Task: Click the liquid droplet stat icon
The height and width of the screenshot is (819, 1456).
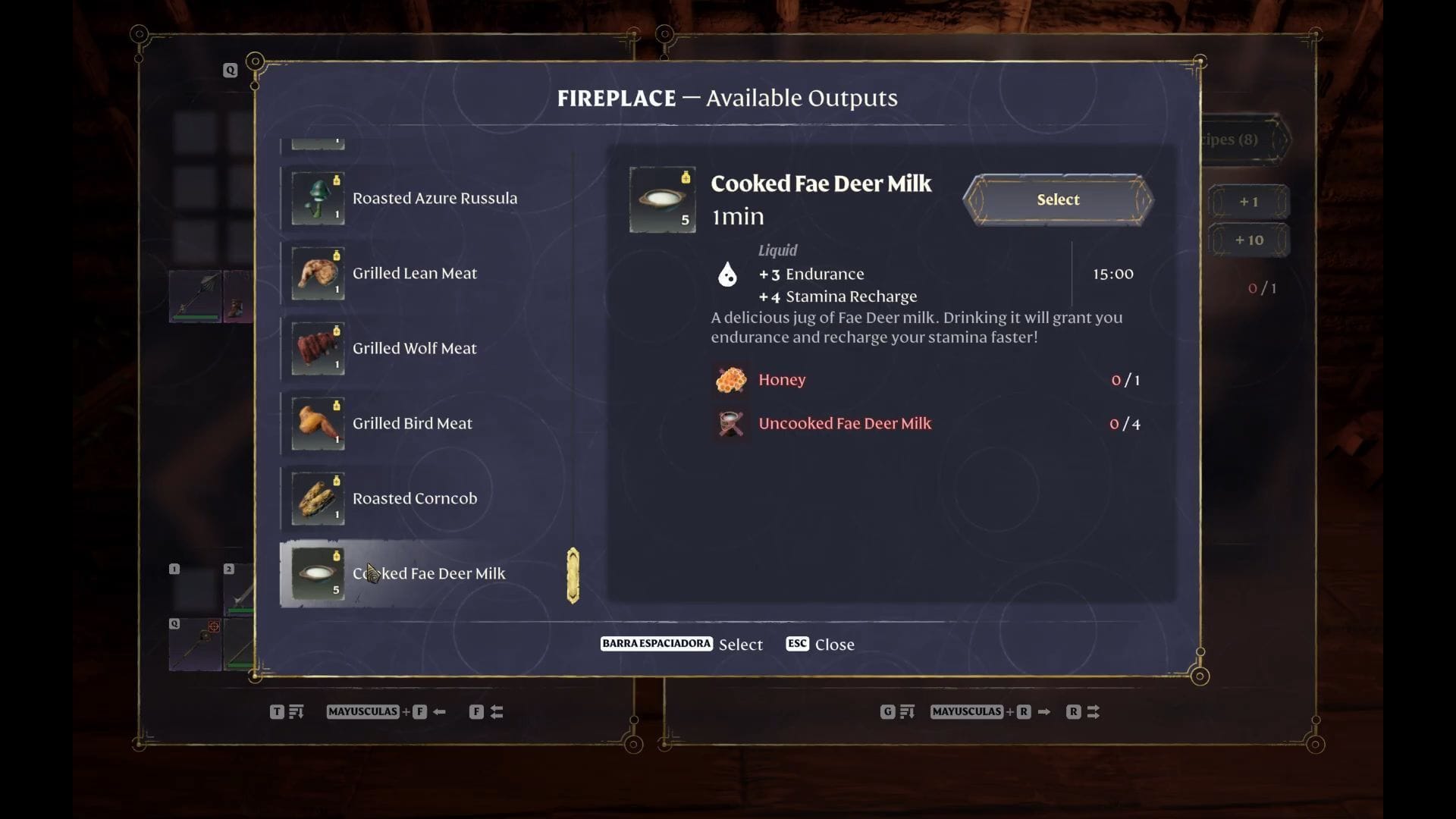Action: (x=726, y=275)
